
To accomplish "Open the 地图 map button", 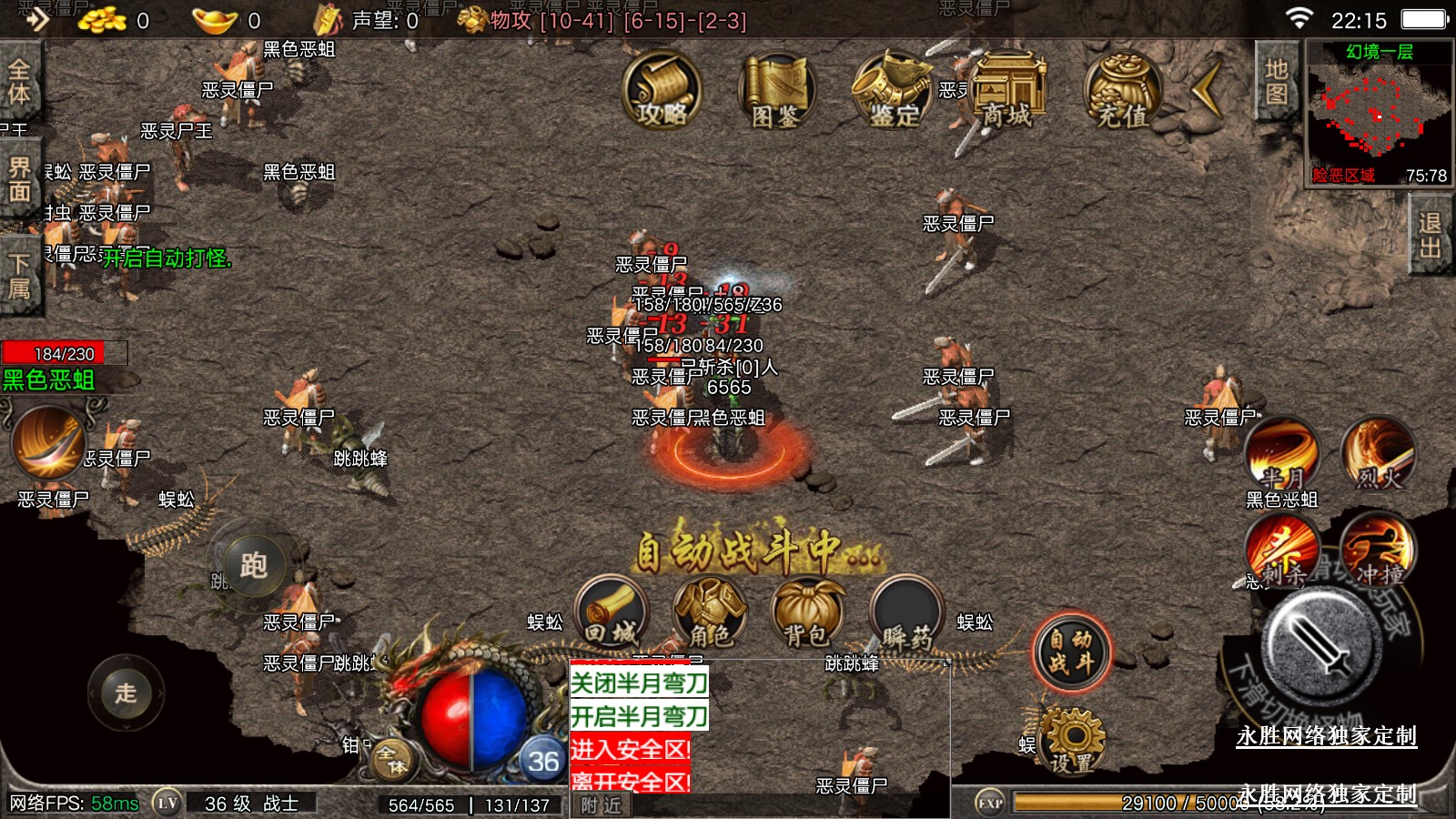I will pyautogui.click(x=1276, y=82).
